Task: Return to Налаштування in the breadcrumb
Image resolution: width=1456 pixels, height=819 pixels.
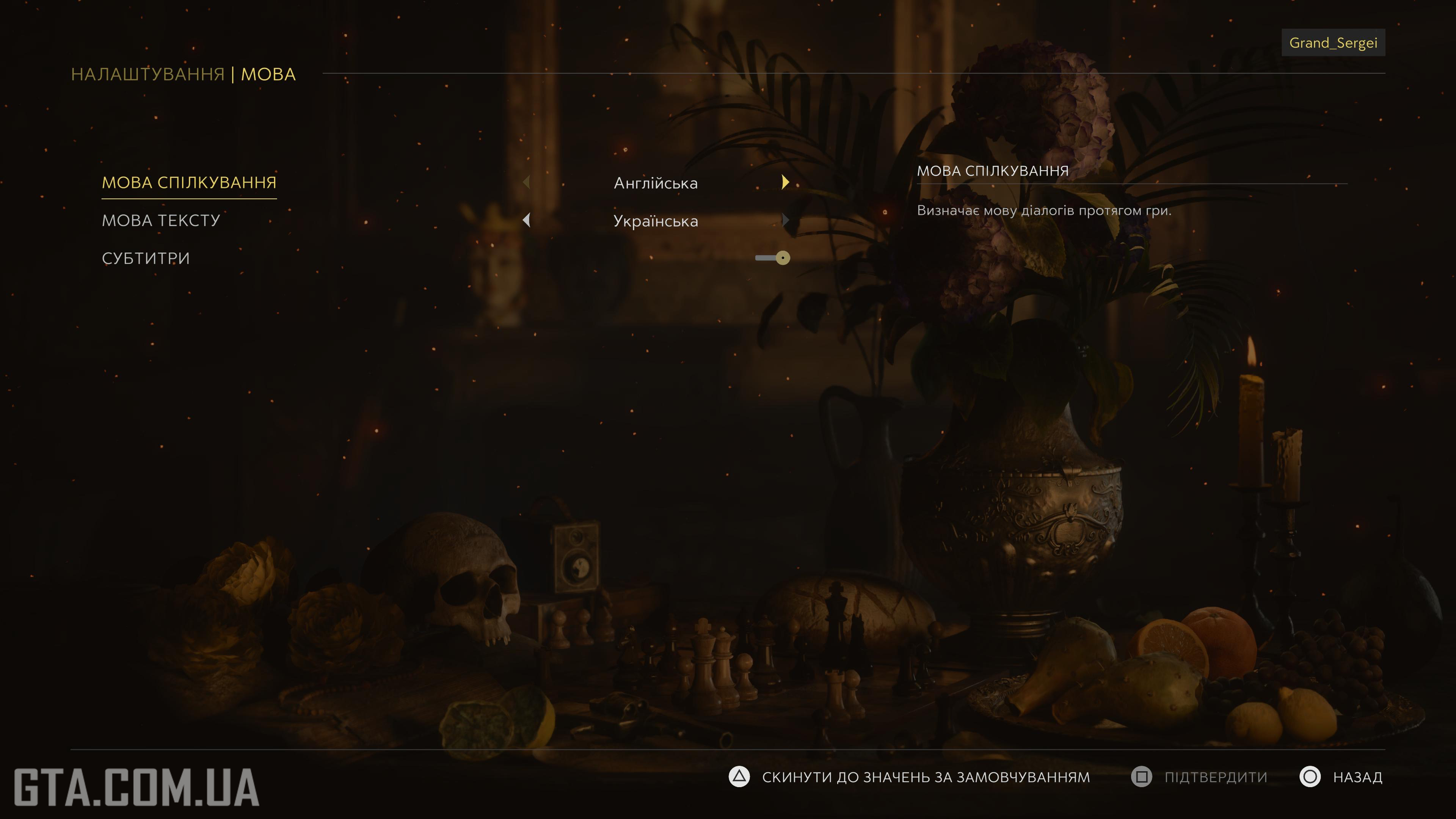Action: [x=147, y=75]
